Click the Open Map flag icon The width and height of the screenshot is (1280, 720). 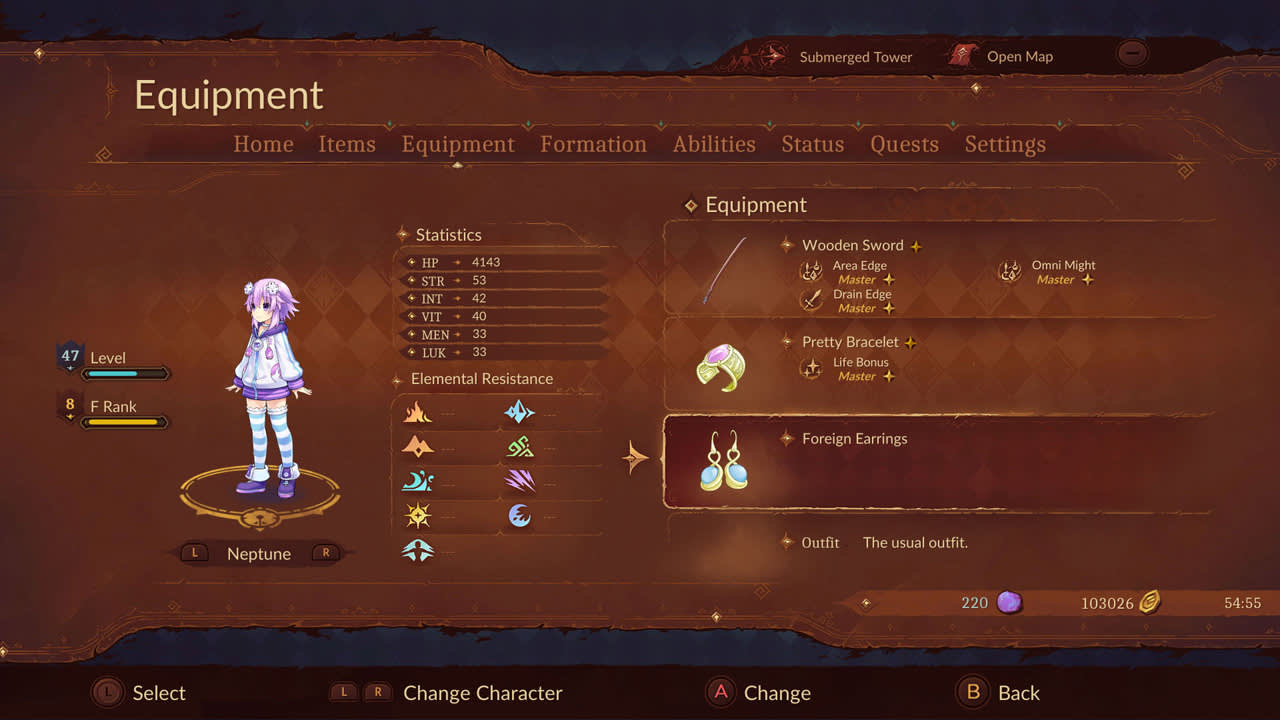pos(963,57)
